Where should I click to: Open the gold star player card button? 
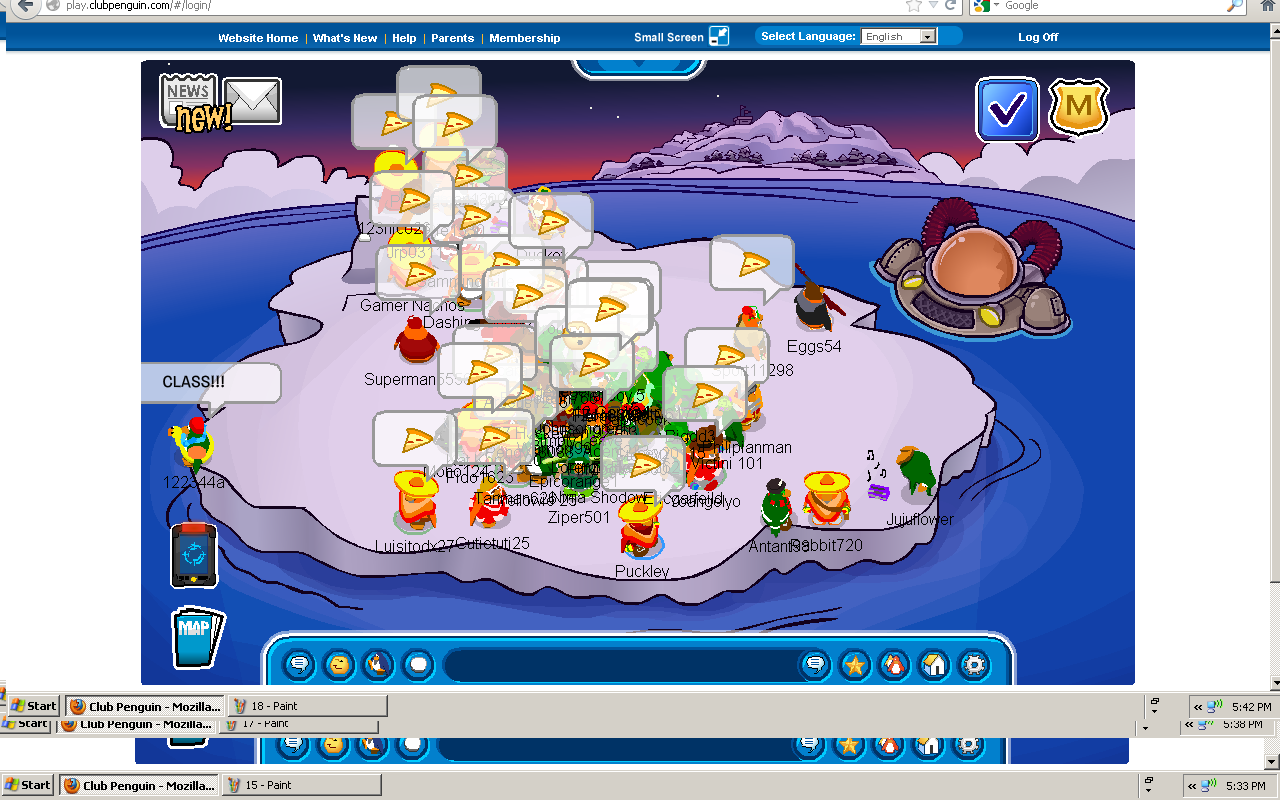pos(855,664)
